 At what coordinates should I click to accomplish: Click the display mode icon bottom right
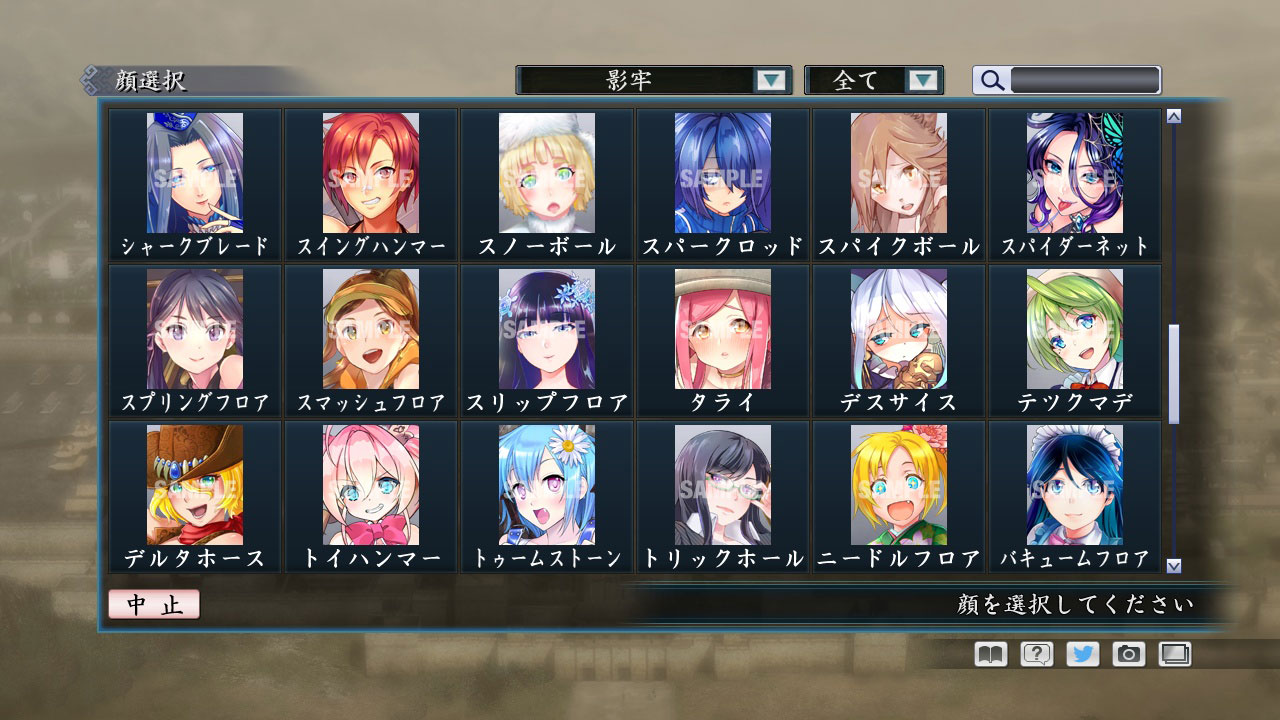pyautogui.click(x=1174, y=654)
